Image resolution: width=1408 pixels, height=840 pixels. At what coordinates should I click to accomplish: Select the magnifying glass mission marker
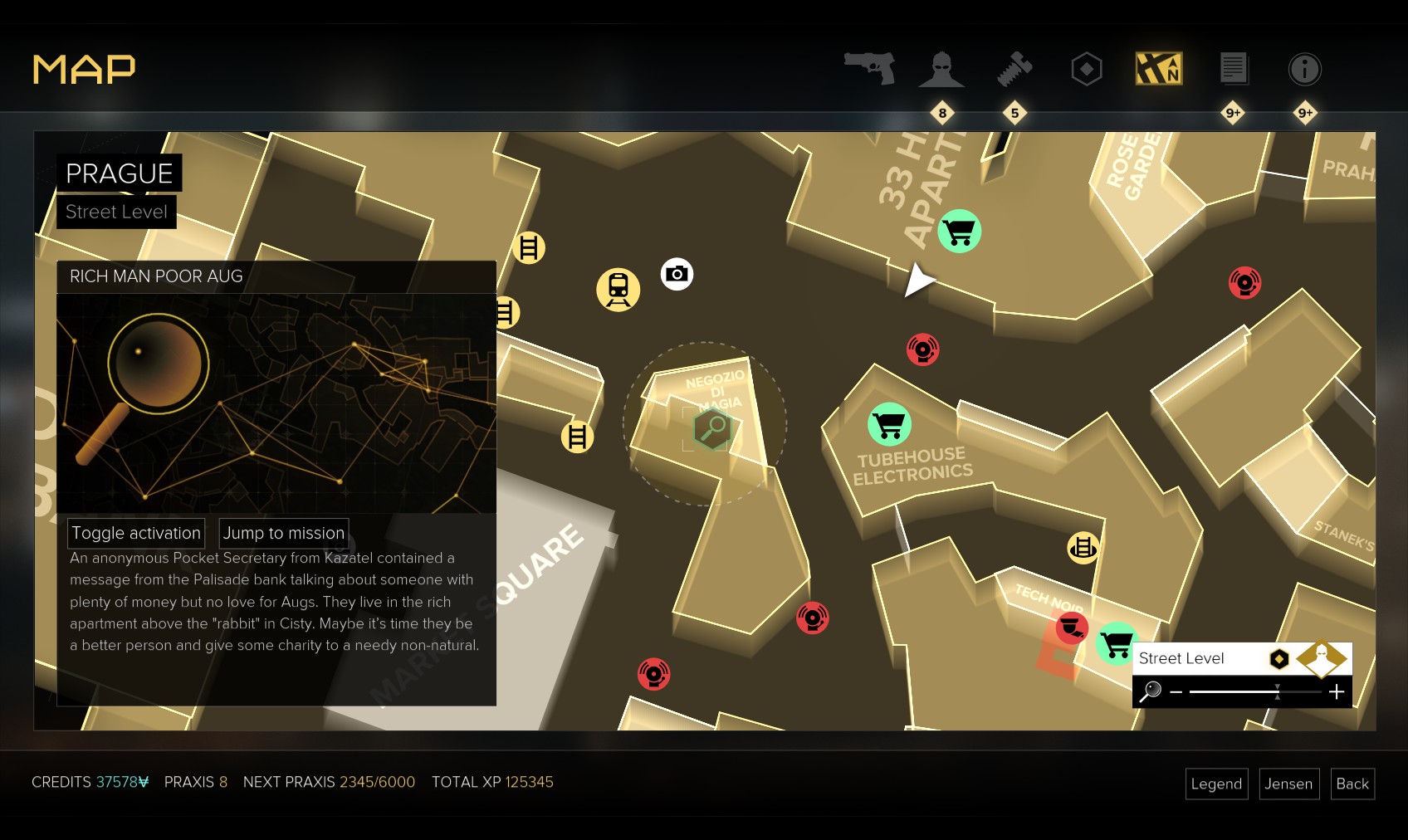[712, 428]
